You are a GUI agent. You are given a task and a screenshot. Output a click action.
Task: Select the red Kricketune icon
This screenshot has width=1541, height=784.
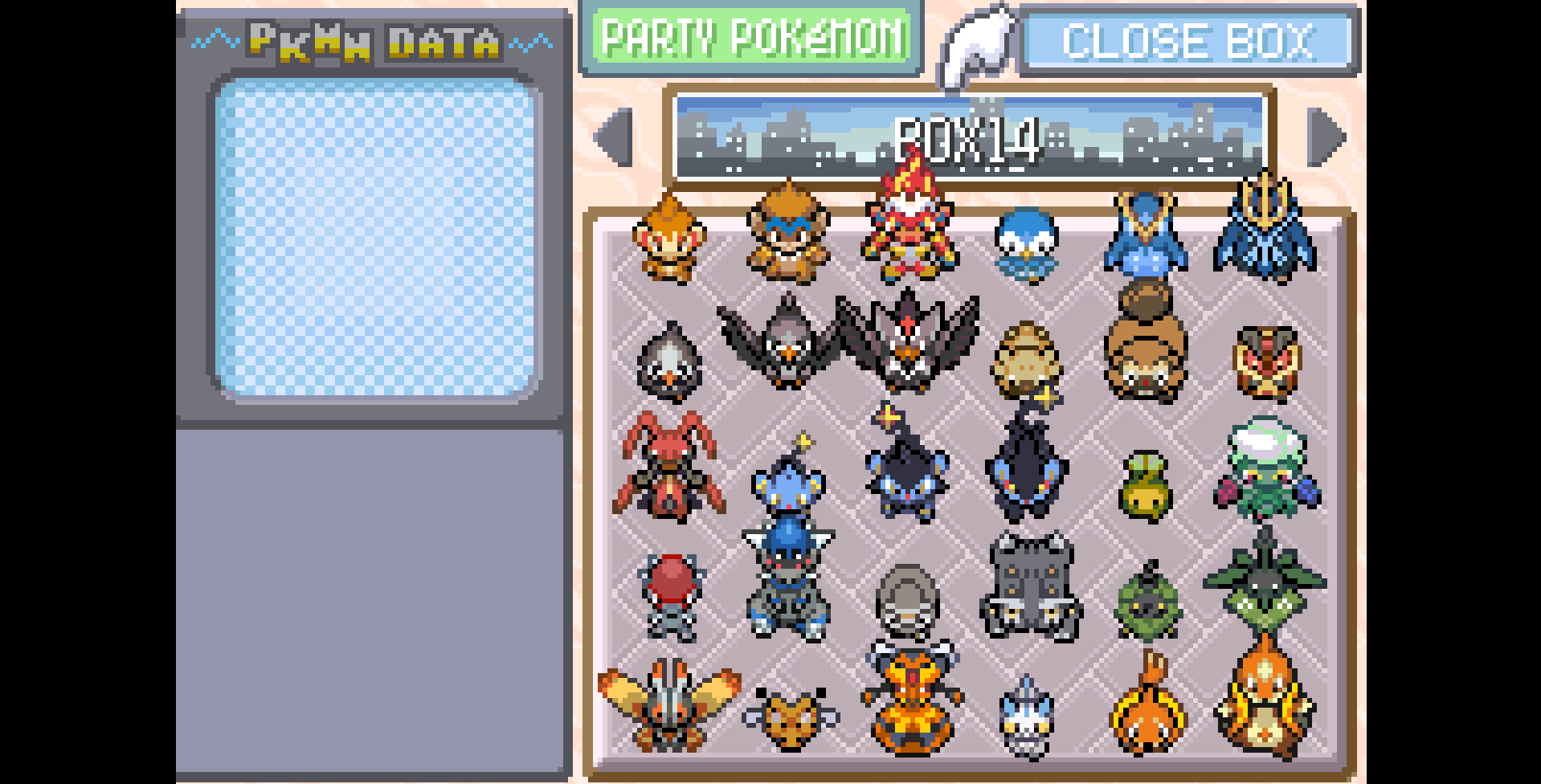click(x=668, y=466)
